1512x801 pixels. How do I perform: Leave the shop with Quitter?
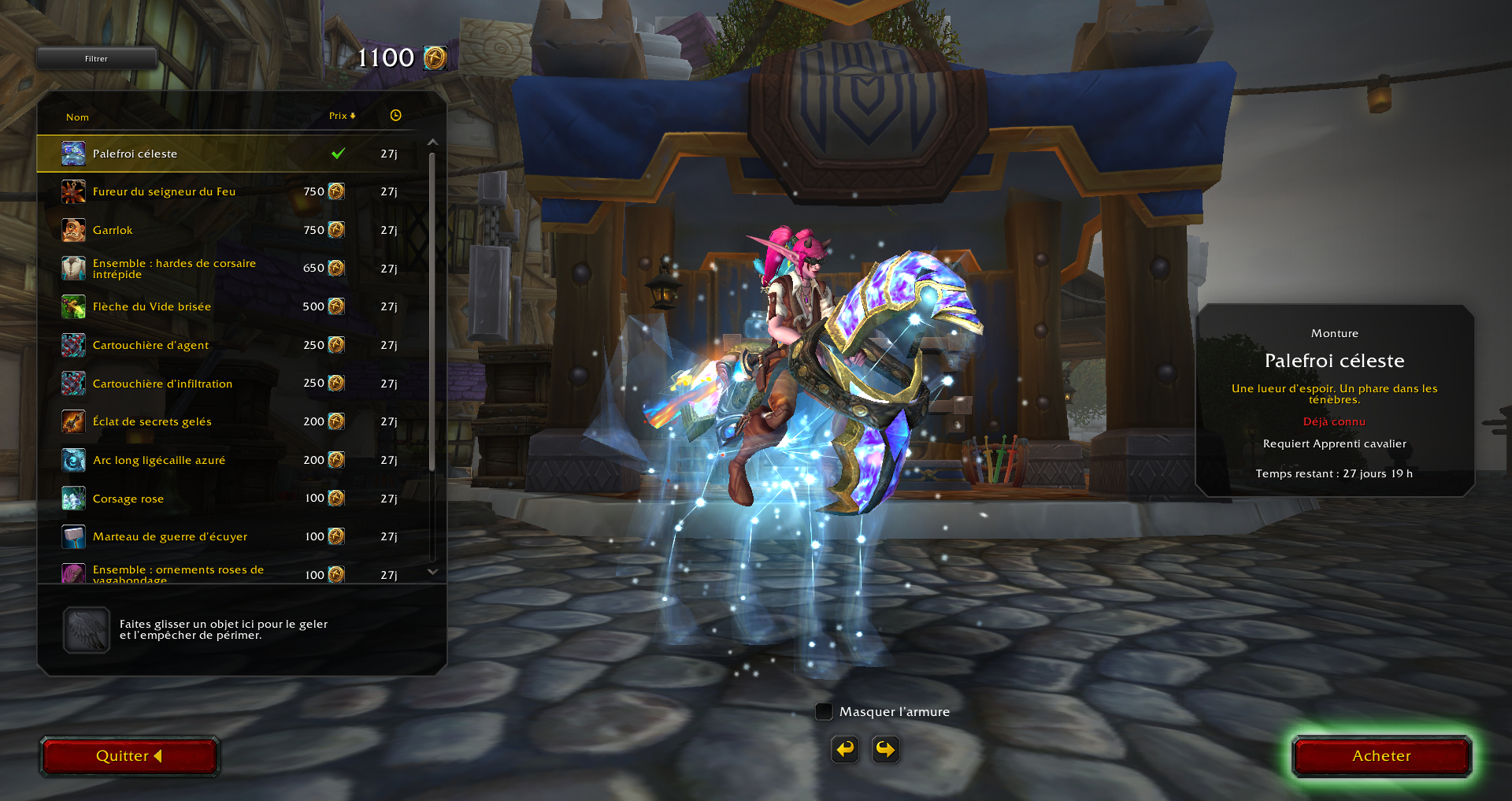pos(129,756)
